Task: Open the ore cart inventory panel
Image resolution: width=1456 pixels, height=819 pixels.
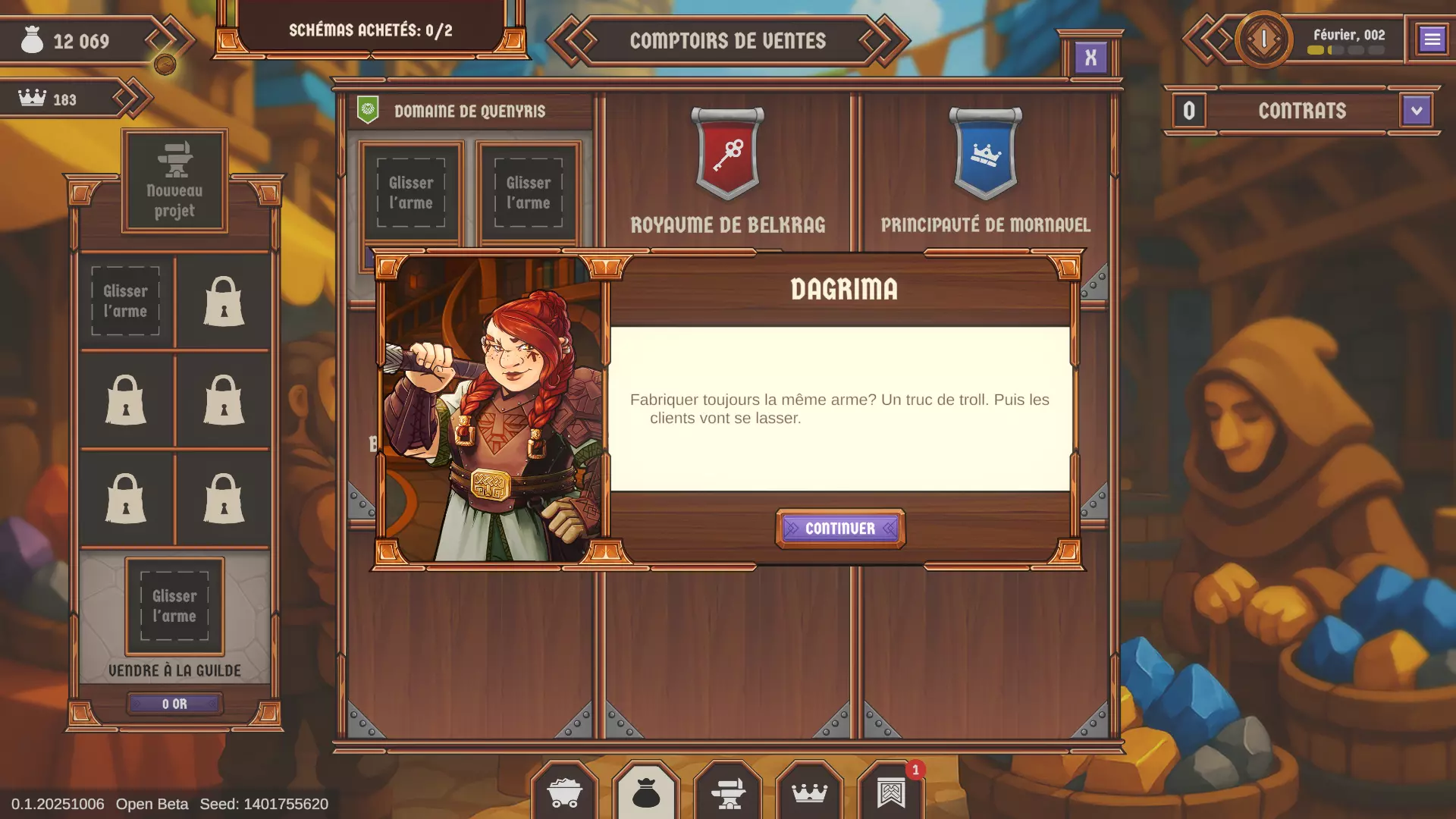Action: [x=566, y=794]
